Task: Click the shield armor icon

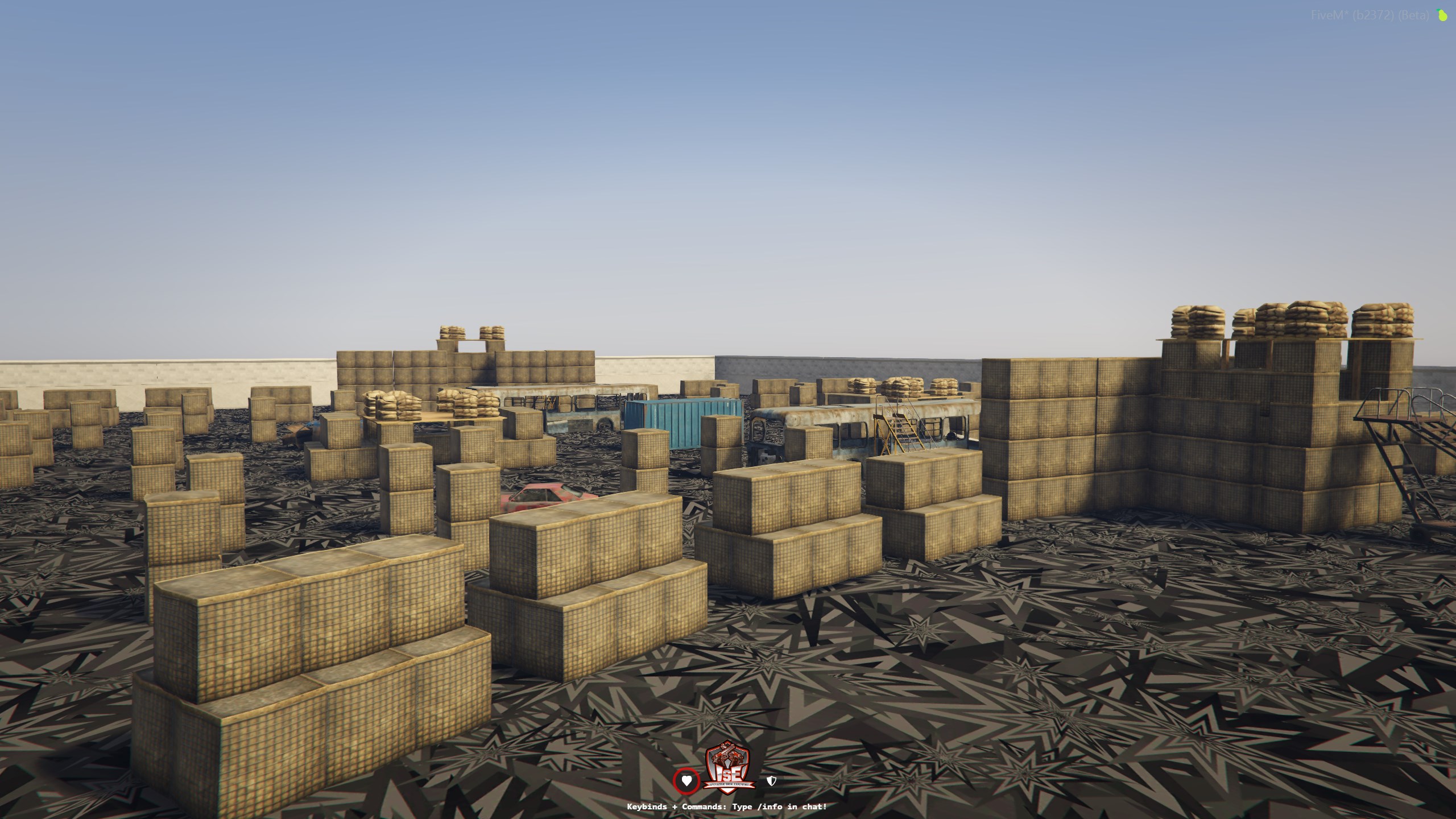Action: pos(771,781)
